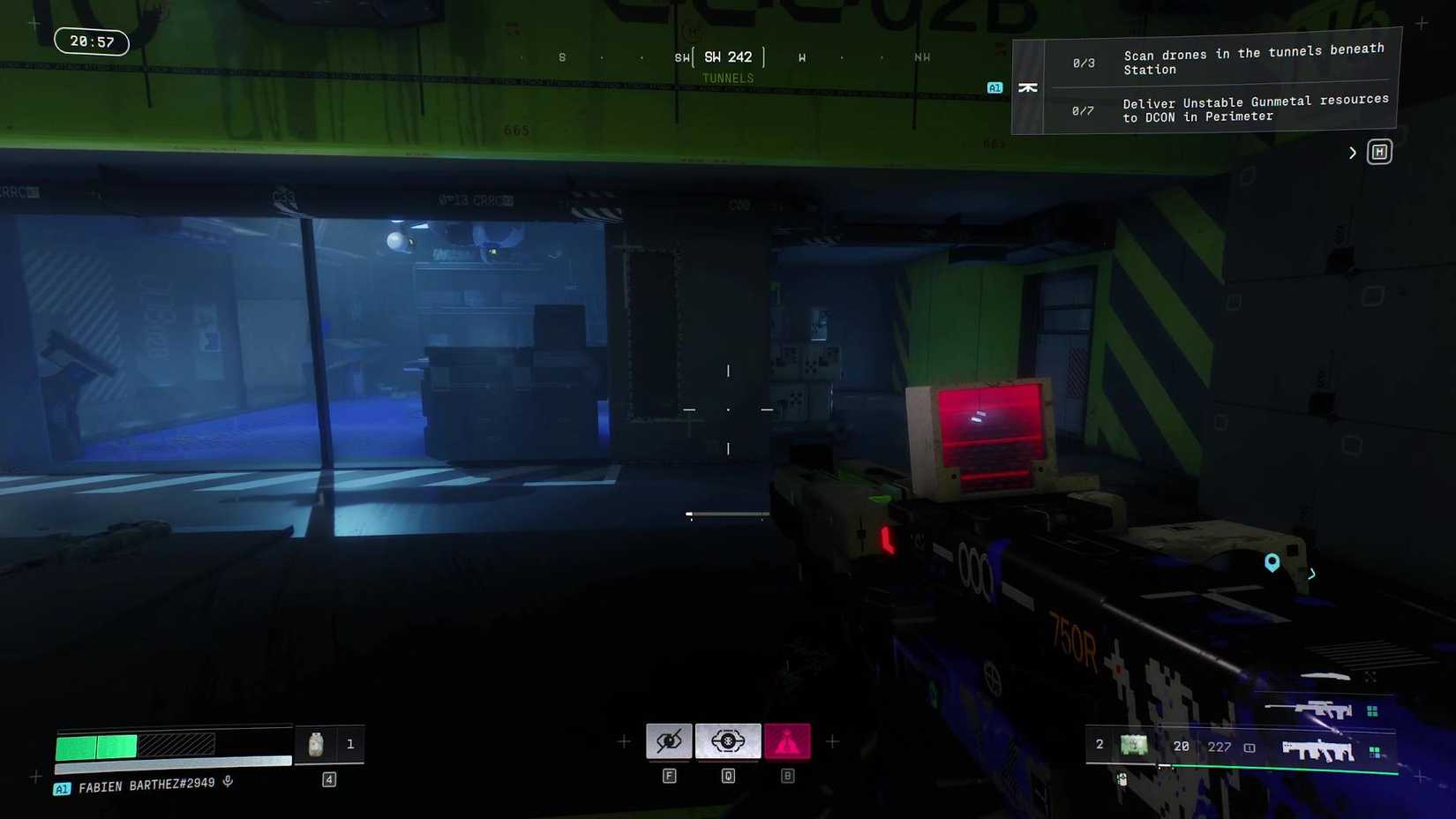Select the sniper rifle silhouette in the weapon slot
This screenshot has width=1456, height=819.
pyautogui.click(x=1319, y=710)
